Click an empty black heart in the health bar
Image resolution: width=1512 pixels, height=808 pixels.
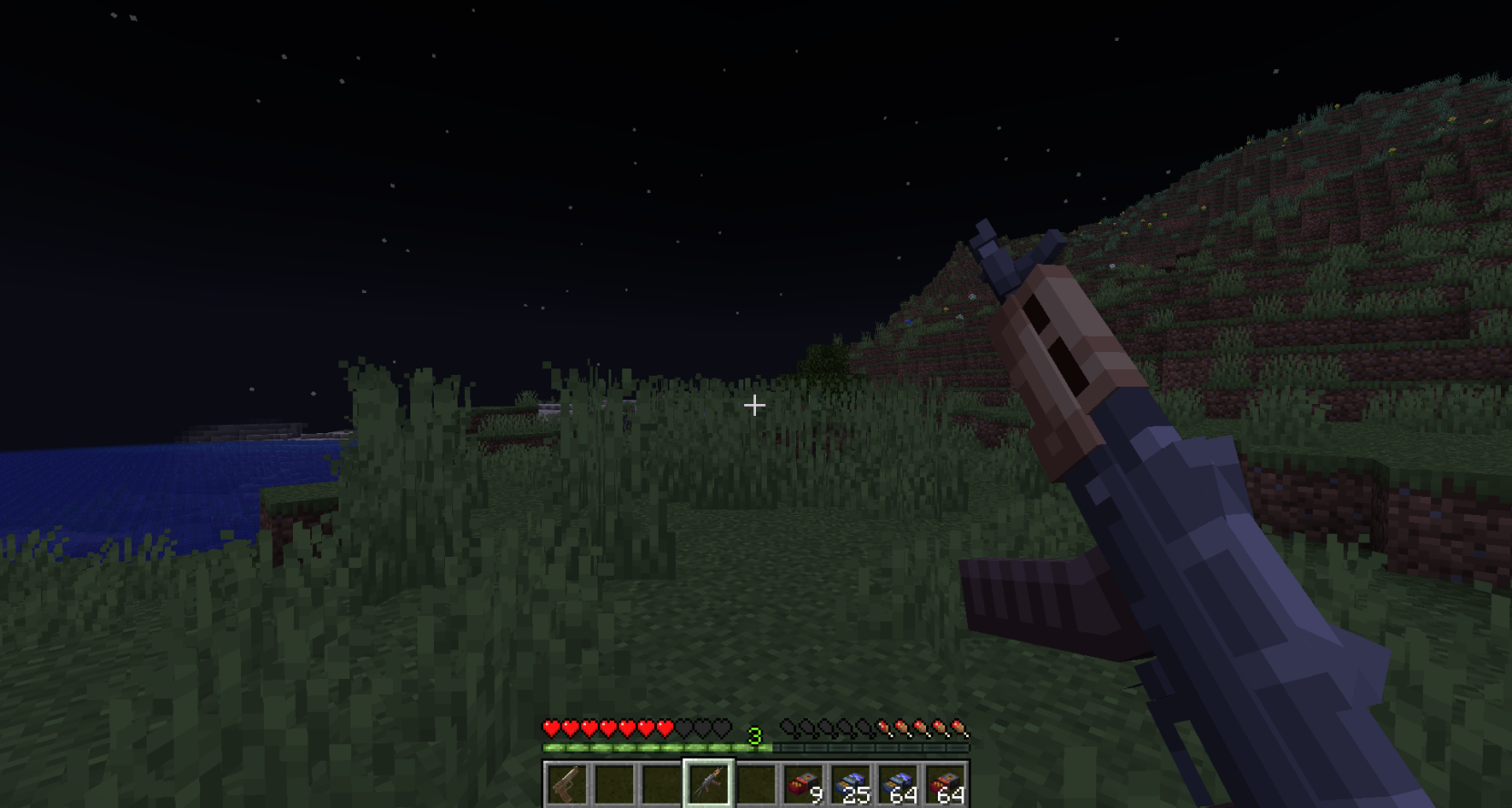702,729
